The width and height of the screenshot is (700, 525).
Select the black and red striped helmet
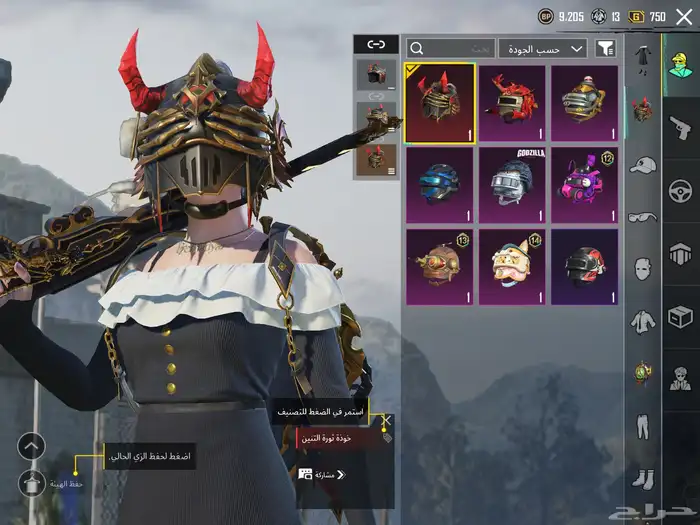click(584, 267)
